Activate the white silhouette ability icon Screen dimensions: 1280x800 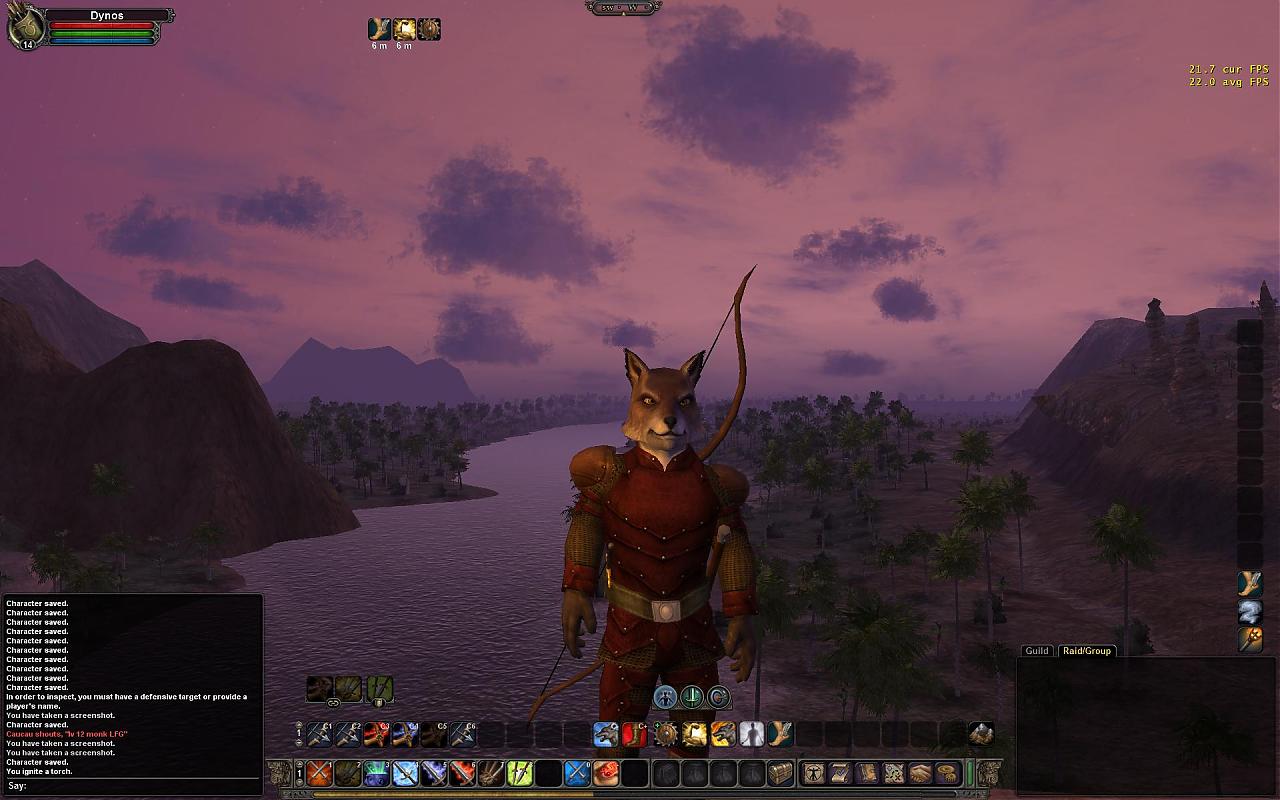pyautogui.click(x=751, y=734)
